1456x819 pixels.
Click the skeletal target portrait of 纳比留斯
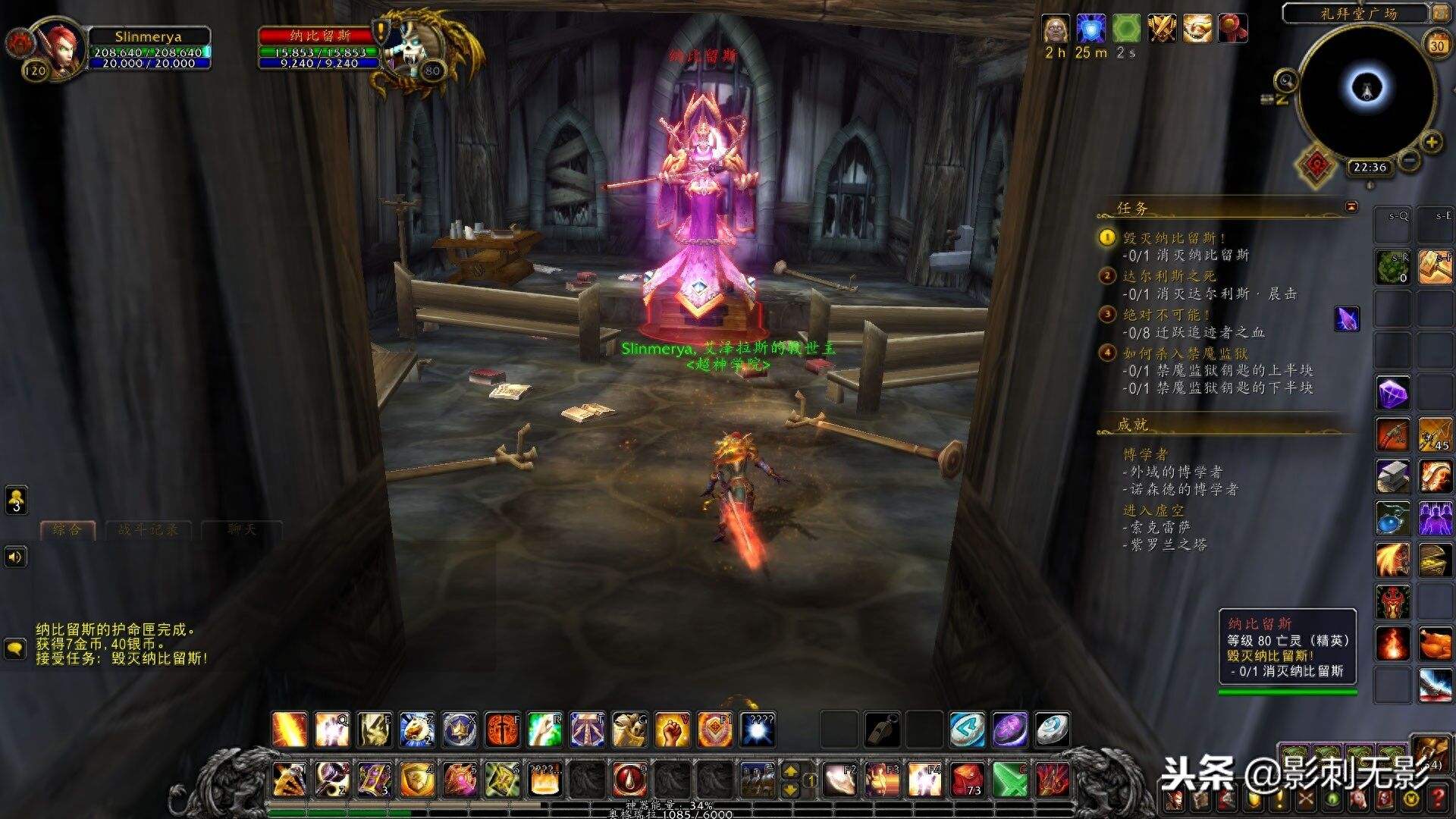(x=413, y=47)
